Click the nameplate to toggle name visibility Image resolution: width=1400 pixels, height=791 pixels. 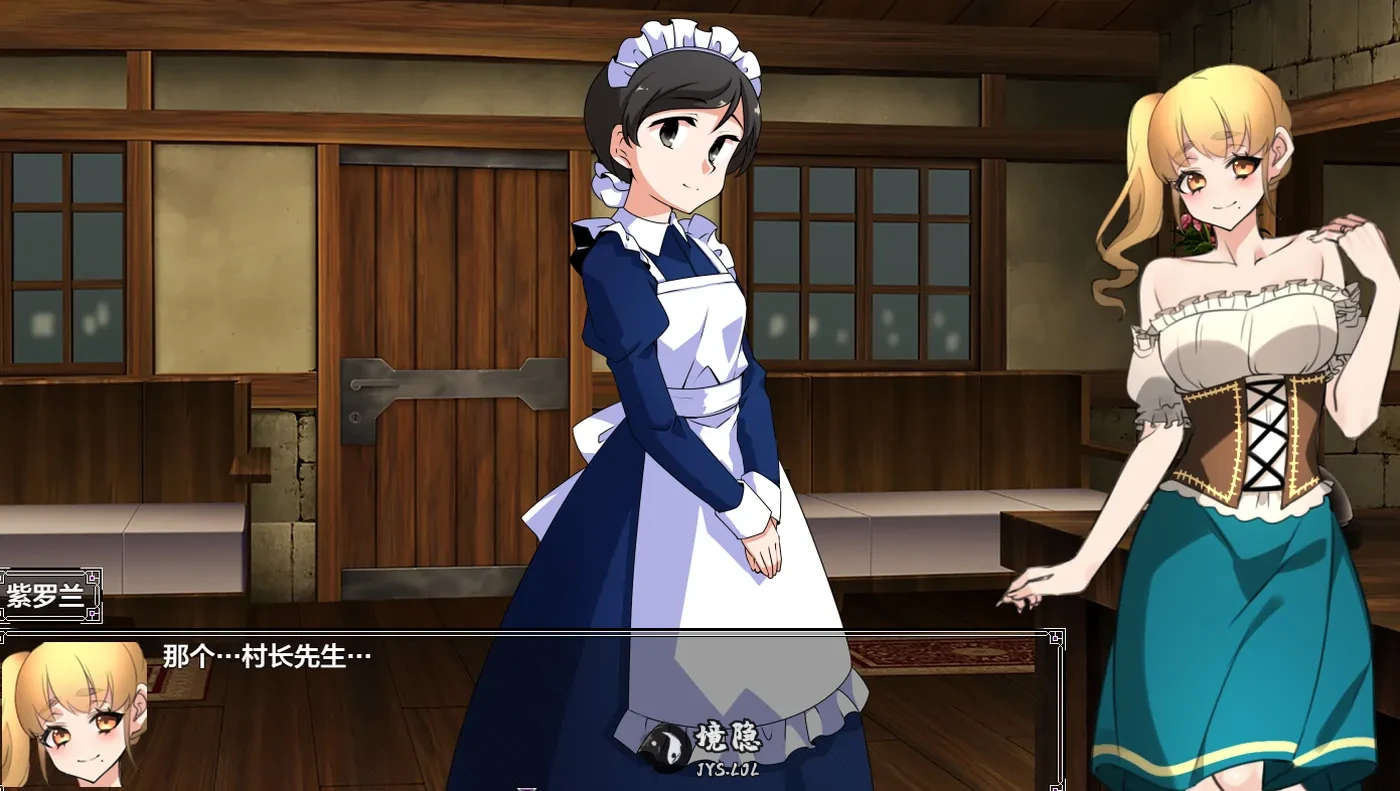[x=45, y=597]
